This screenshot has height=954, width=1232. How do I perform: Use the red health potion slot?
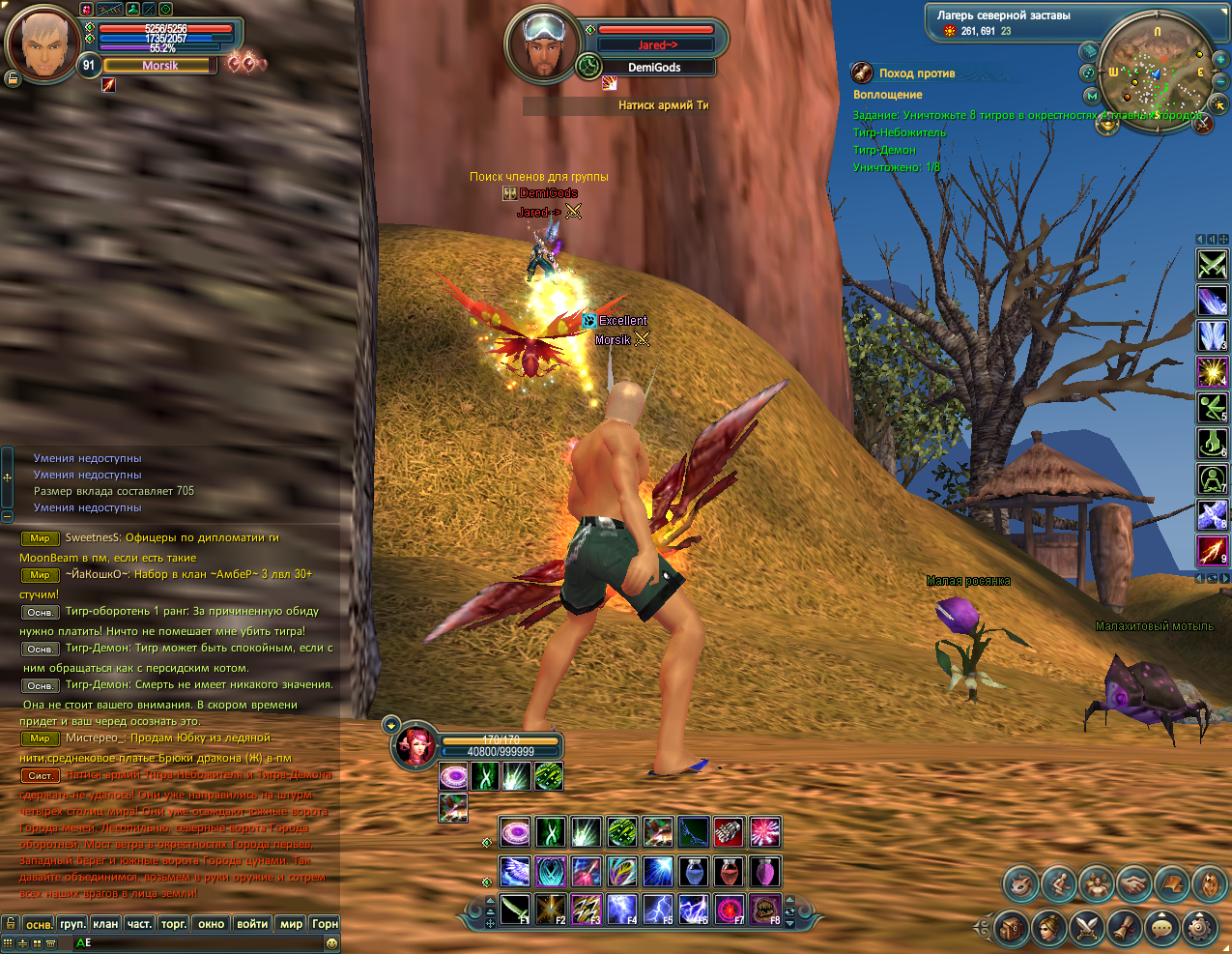point(729,872)
